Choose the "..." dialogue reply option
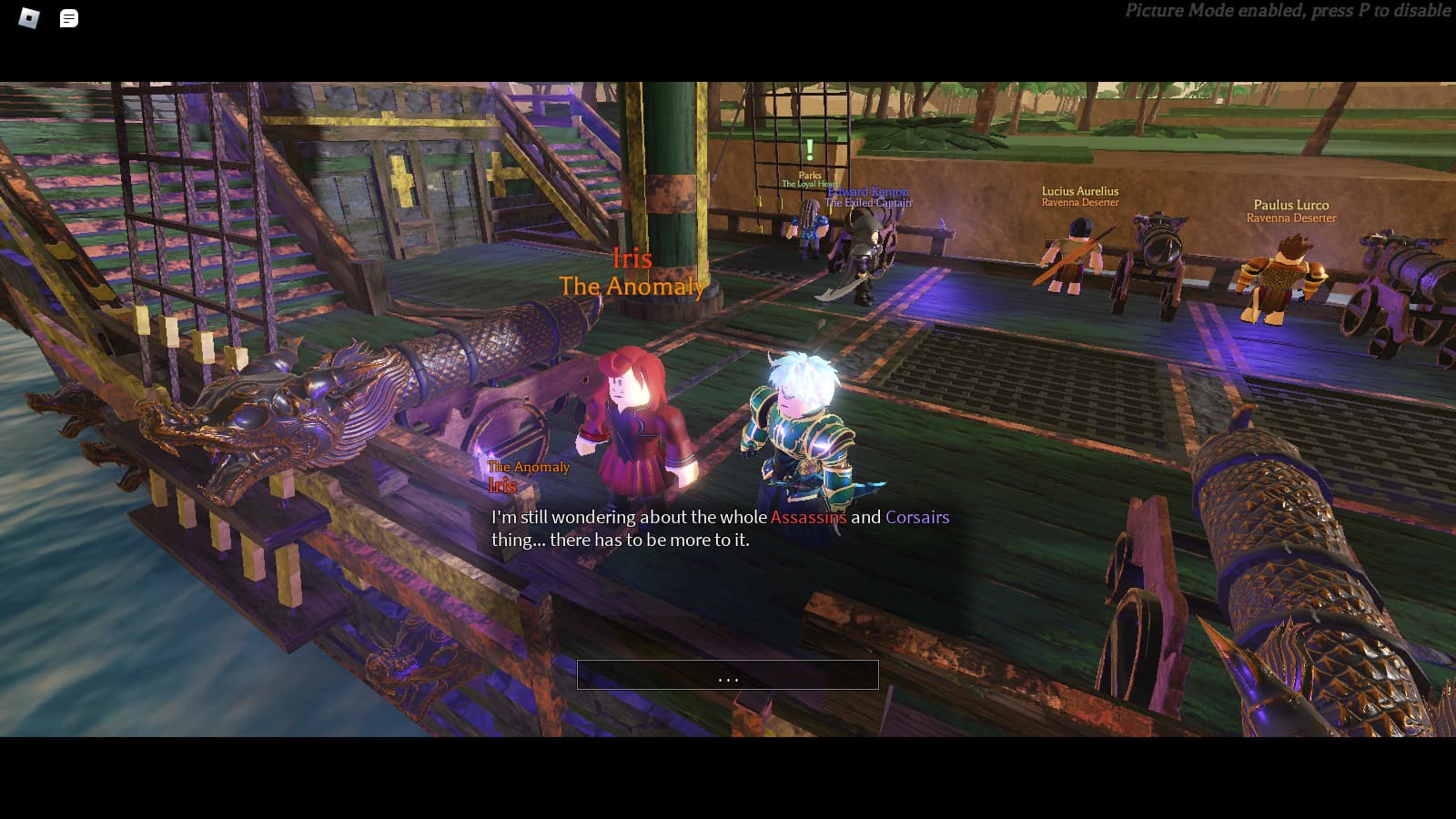Image resolution: width=1456 pixels, height=819 pixels. click(x=727, y=675)
